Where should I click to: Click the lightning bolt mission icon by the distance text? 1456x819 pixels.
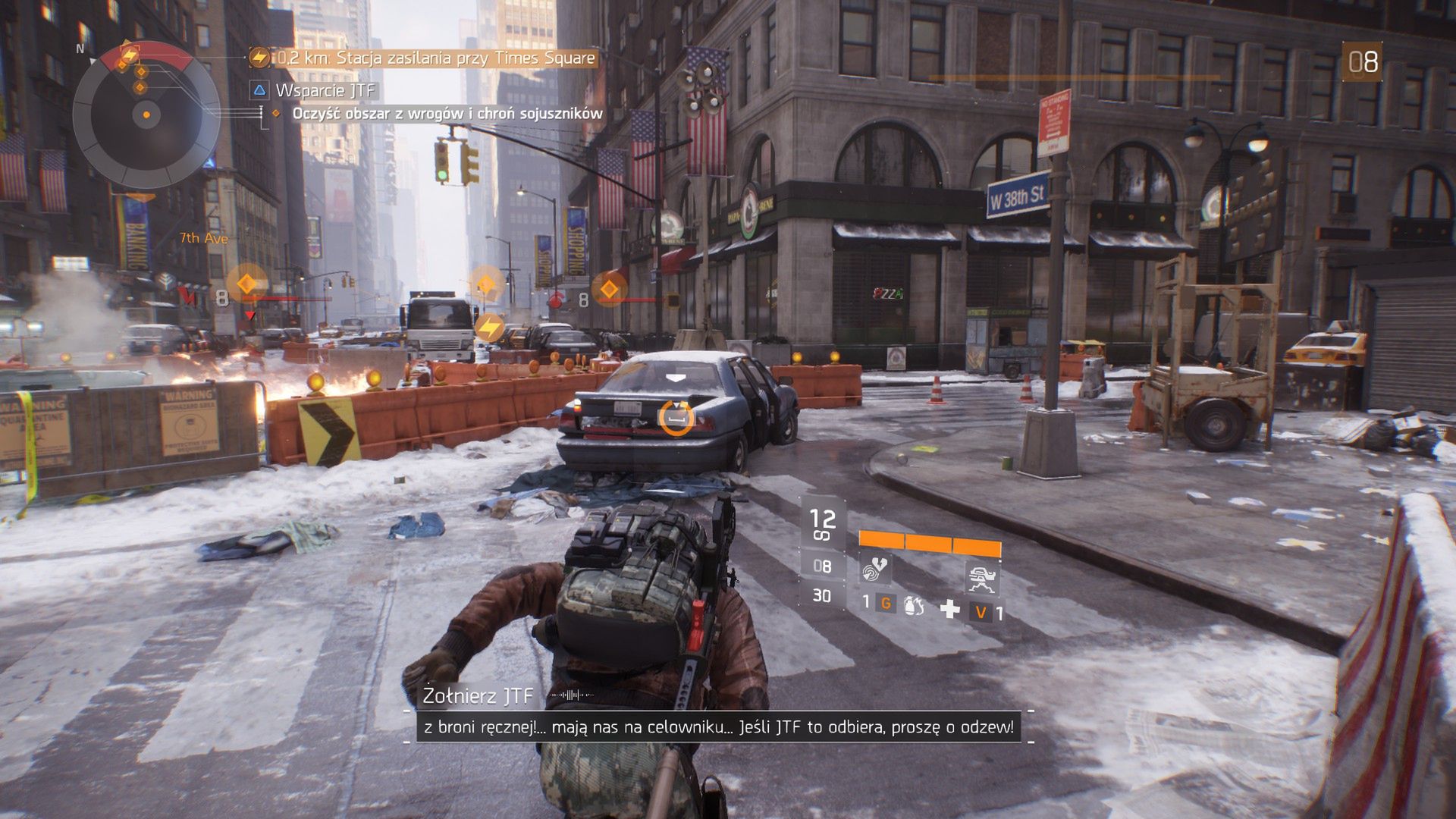[259, 57]
